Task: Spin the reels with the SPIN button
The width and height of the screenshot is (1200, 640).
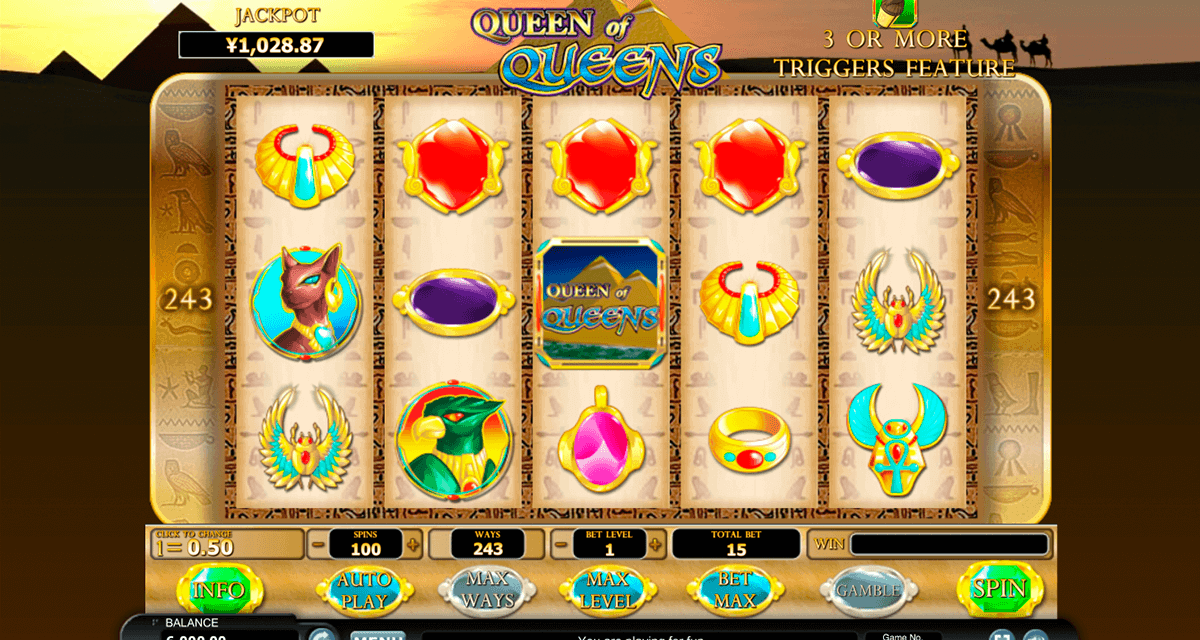Action: click(999, 588)
